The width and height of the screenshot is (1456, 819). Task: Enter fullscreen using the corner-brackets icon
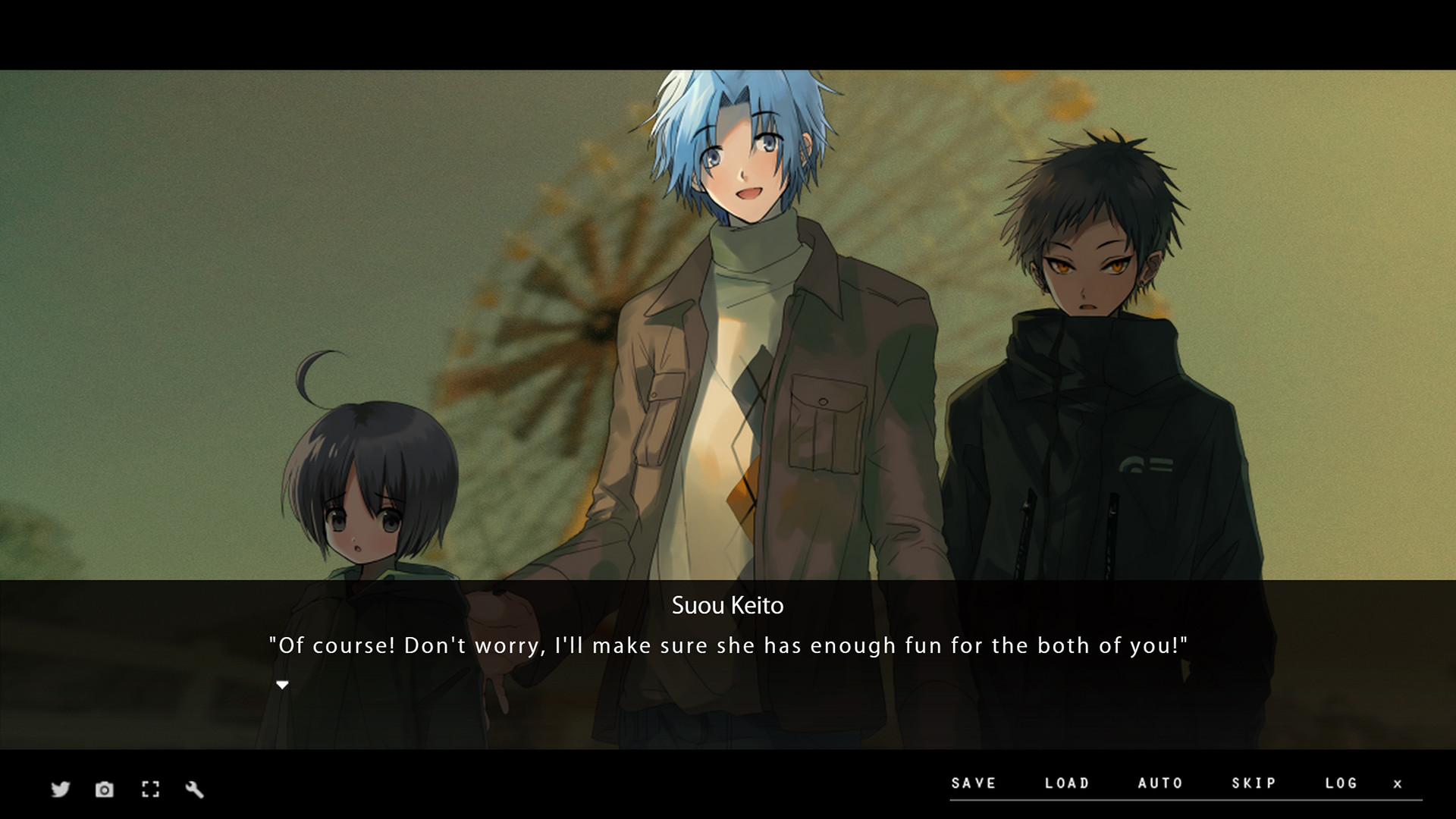pyautogui.click(x=150, y=789)
